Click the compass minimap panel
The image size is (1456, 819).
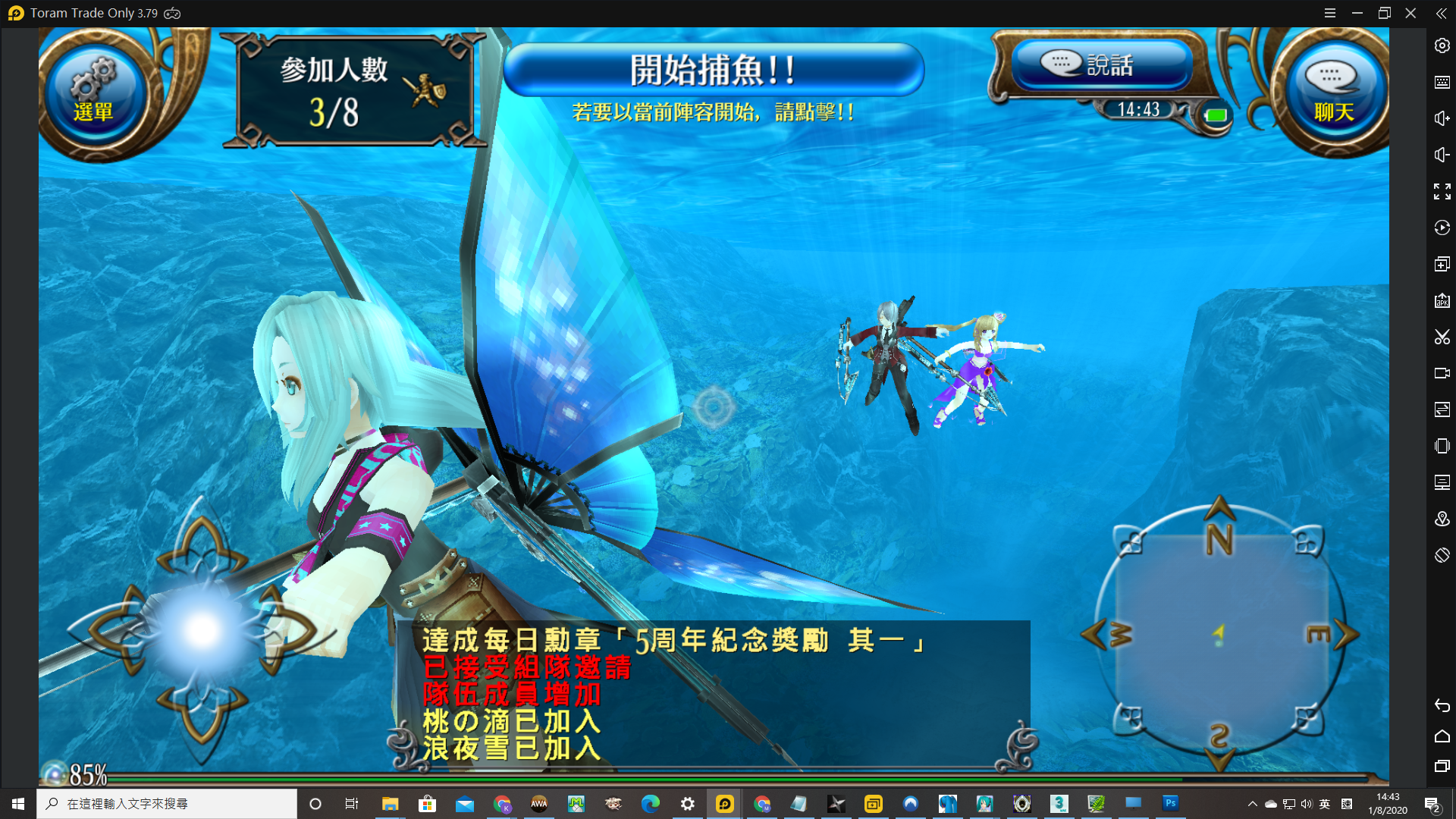(1219, 634)
